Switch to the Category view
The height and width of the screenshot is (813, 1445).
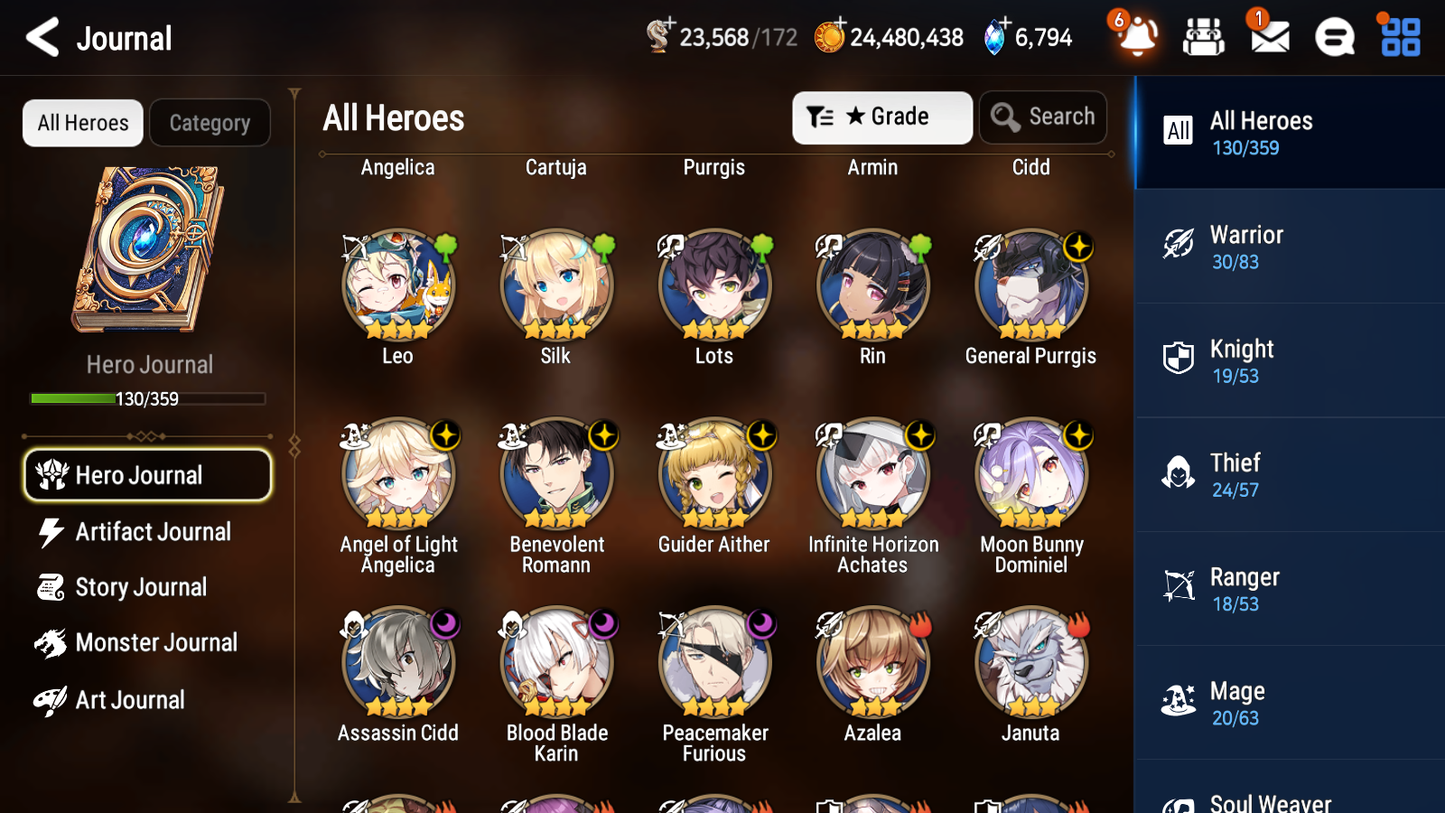click(210, 122)
